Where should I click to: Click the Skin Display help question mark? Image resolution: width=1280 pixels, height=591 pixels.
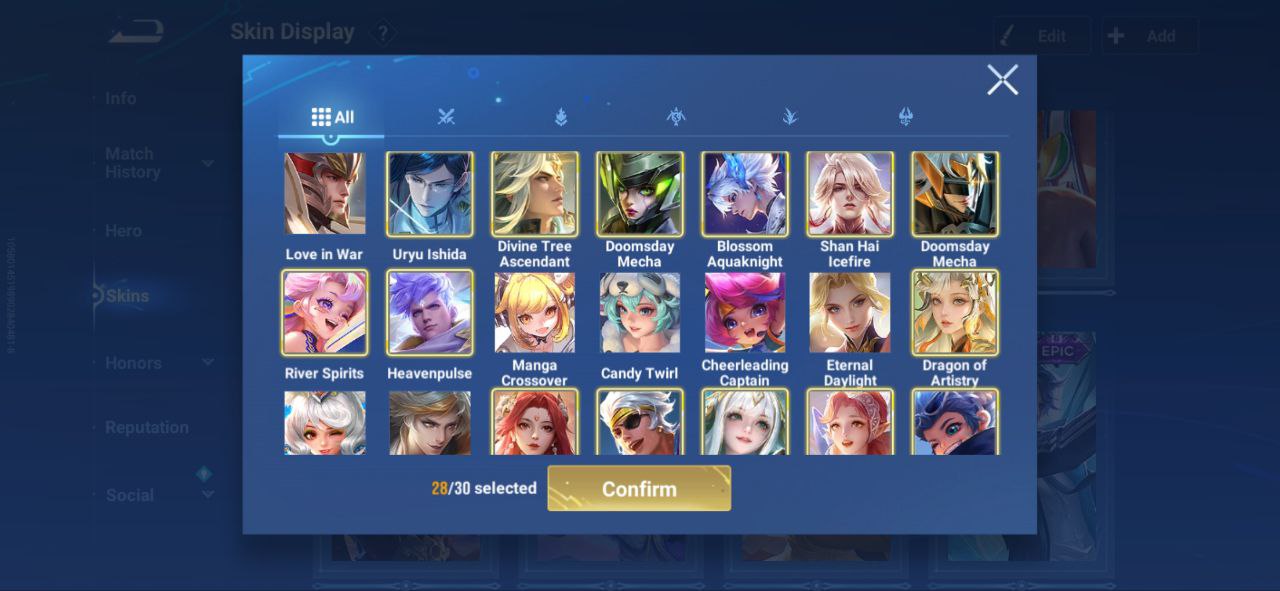pyautogui.click(x=382, y=33)
